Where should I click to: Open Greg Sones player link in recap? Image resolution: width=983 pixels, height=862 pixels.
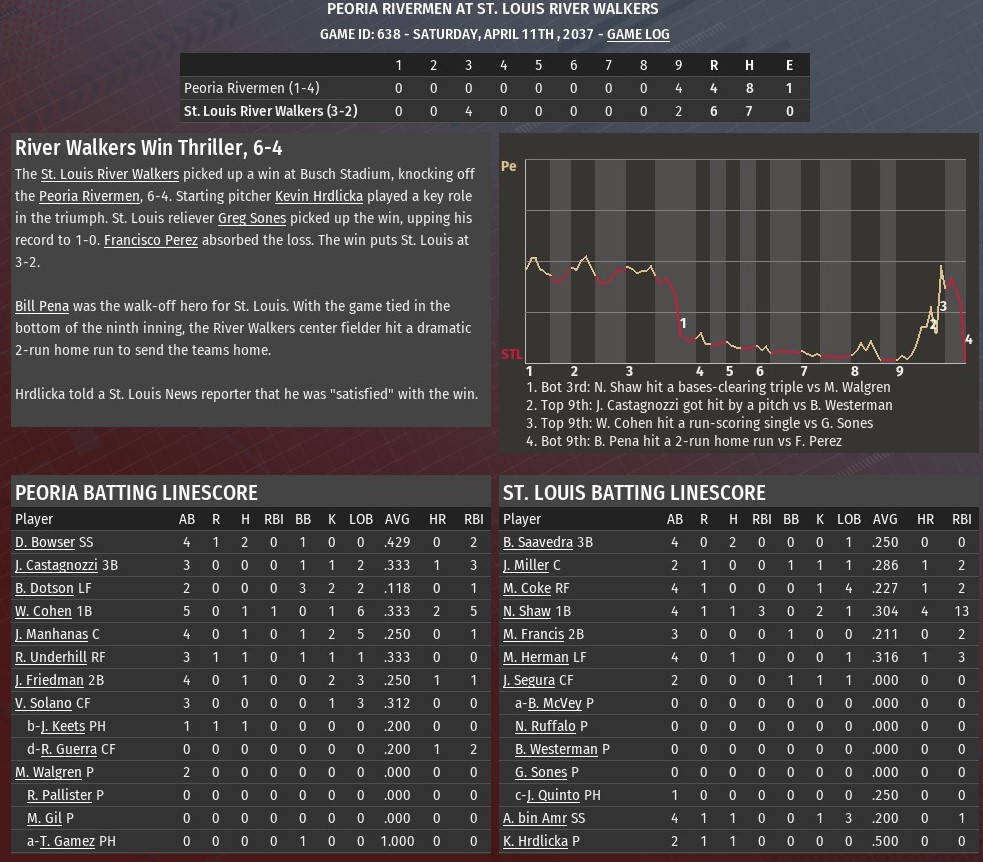pyautogui.click(x=251, y=218)
